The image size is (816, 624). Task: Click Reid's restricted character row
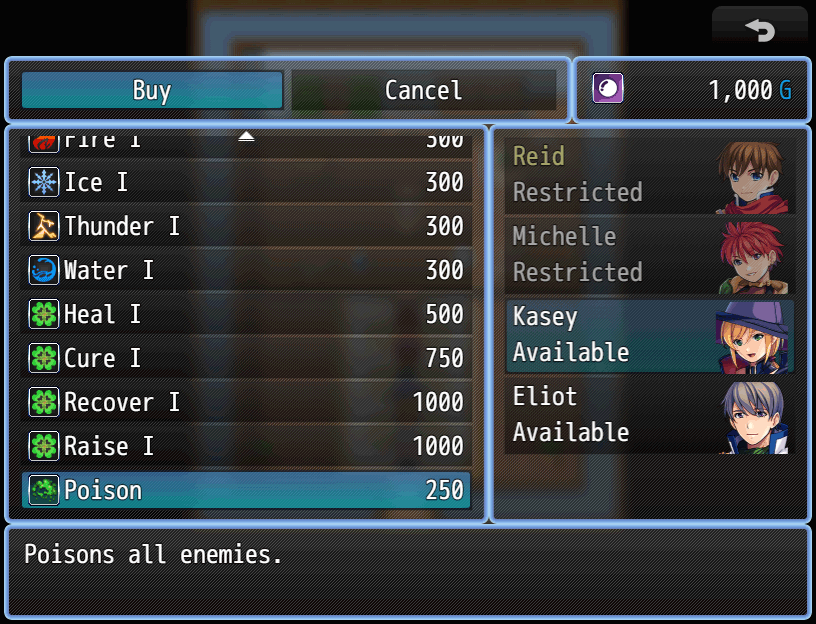(650, 175)
